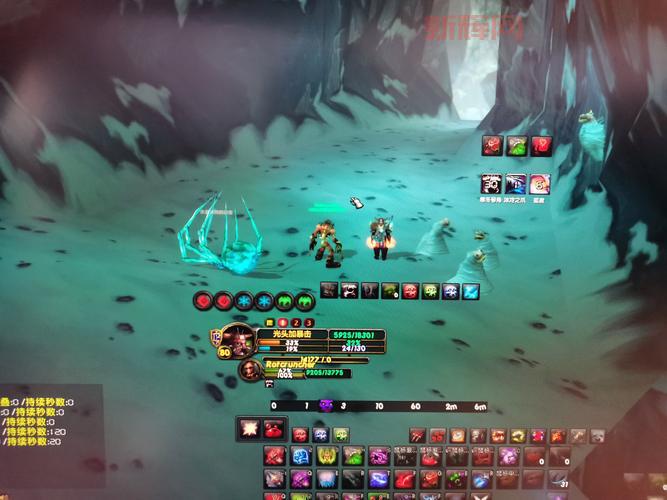Click the purple skull on the cooldown timeline
This screenshot has height=500, width=667.
pyautogui.click(x=325, y=405)
